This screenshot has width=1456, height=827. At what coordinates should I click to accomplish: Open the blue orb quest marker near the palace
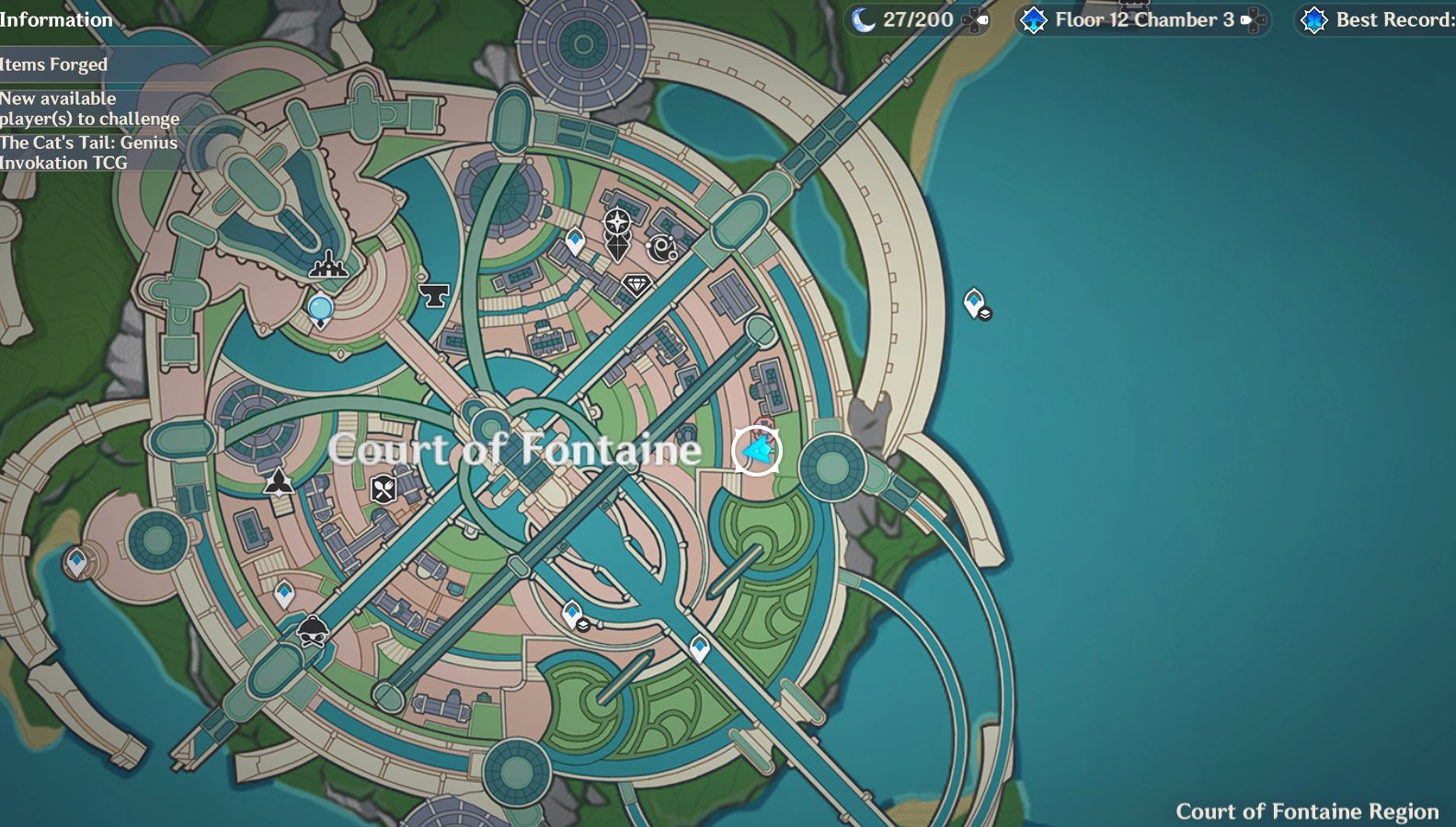click(x=318, y=308)
